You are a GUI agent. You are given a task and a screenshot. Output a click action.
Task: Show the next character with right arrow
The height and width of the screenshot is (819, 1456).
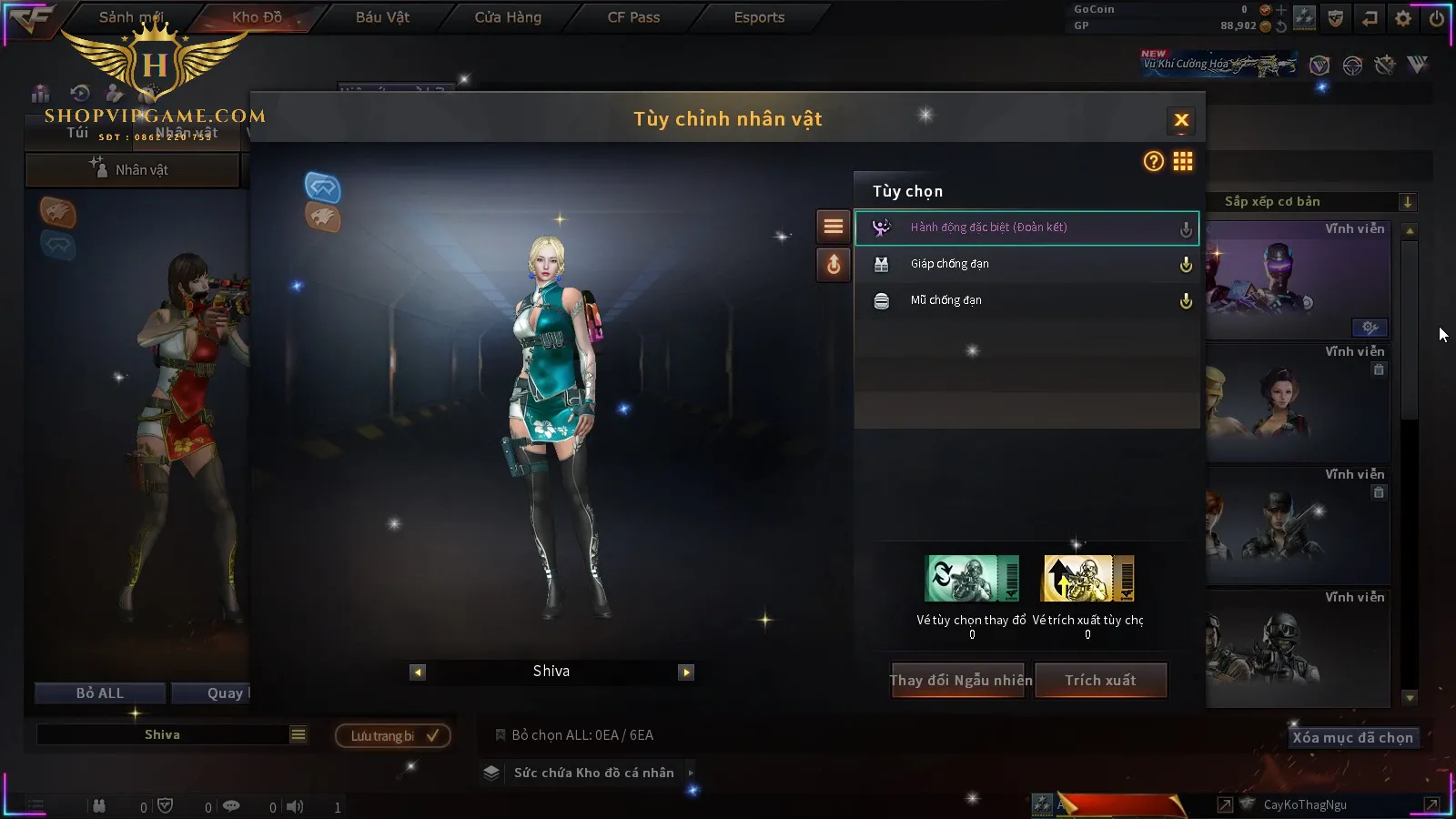coord(686,672)
